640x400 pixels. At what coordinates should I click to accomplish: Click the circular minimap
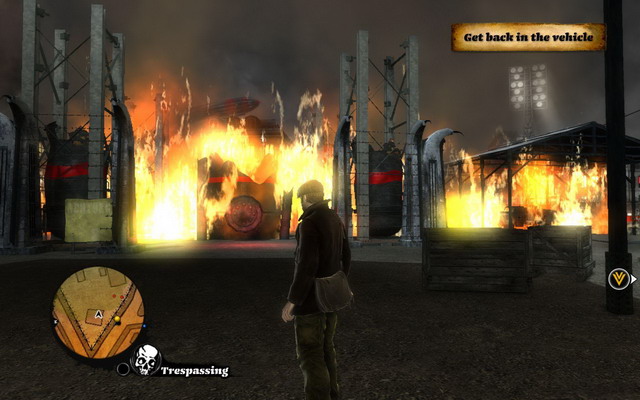point(98,312)
